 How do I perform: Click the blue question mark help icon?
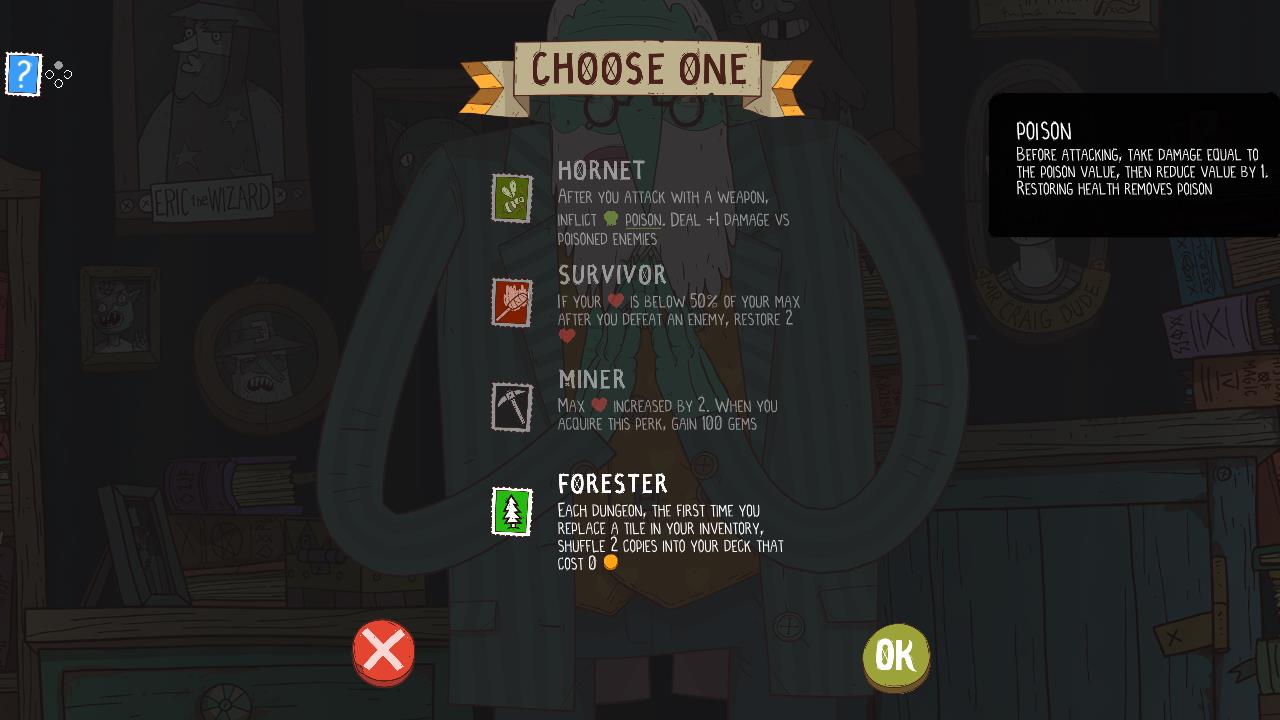23,74
